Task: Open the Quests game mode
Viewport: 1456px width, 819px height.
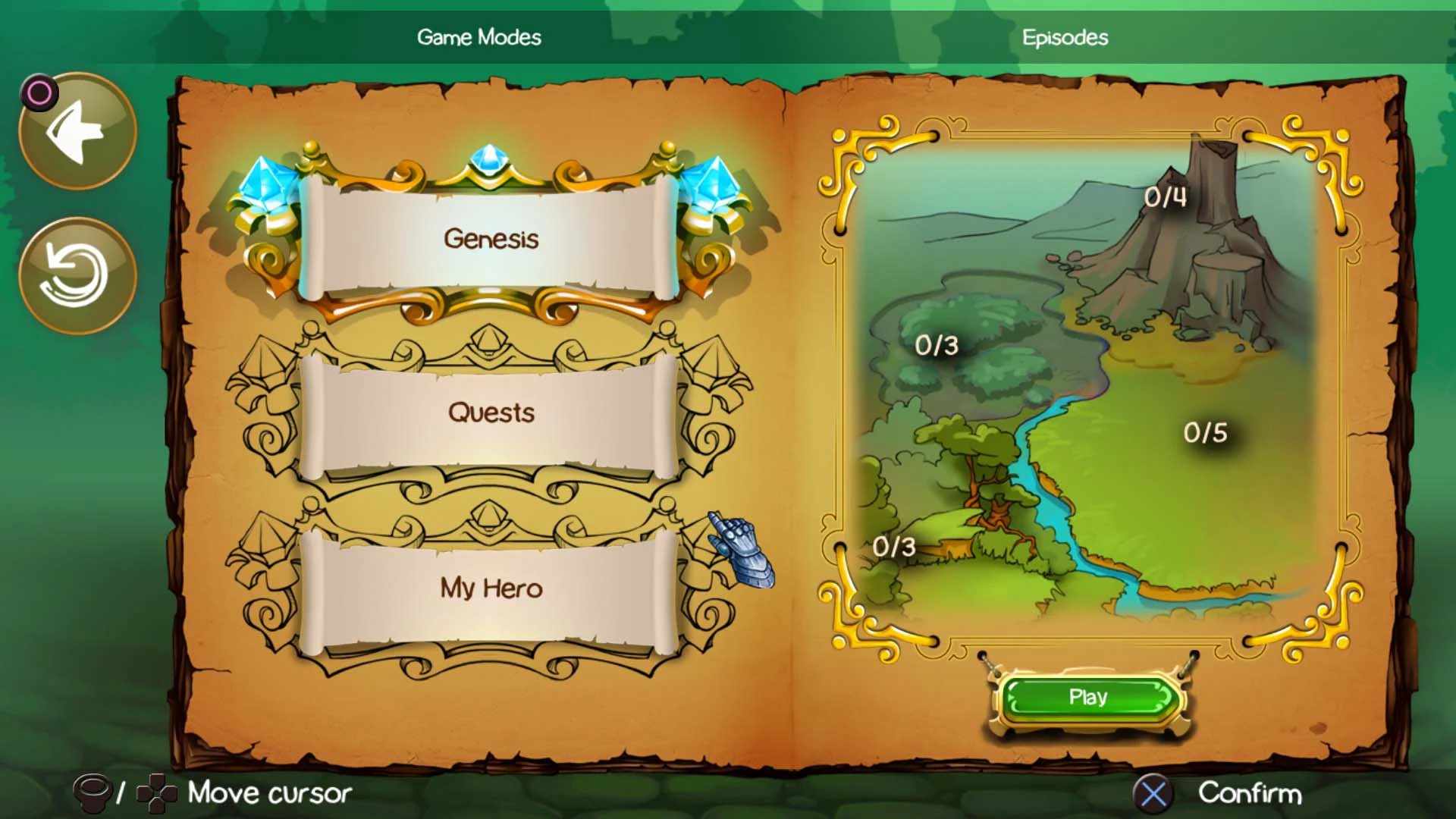Action: [x=491, y=413]
